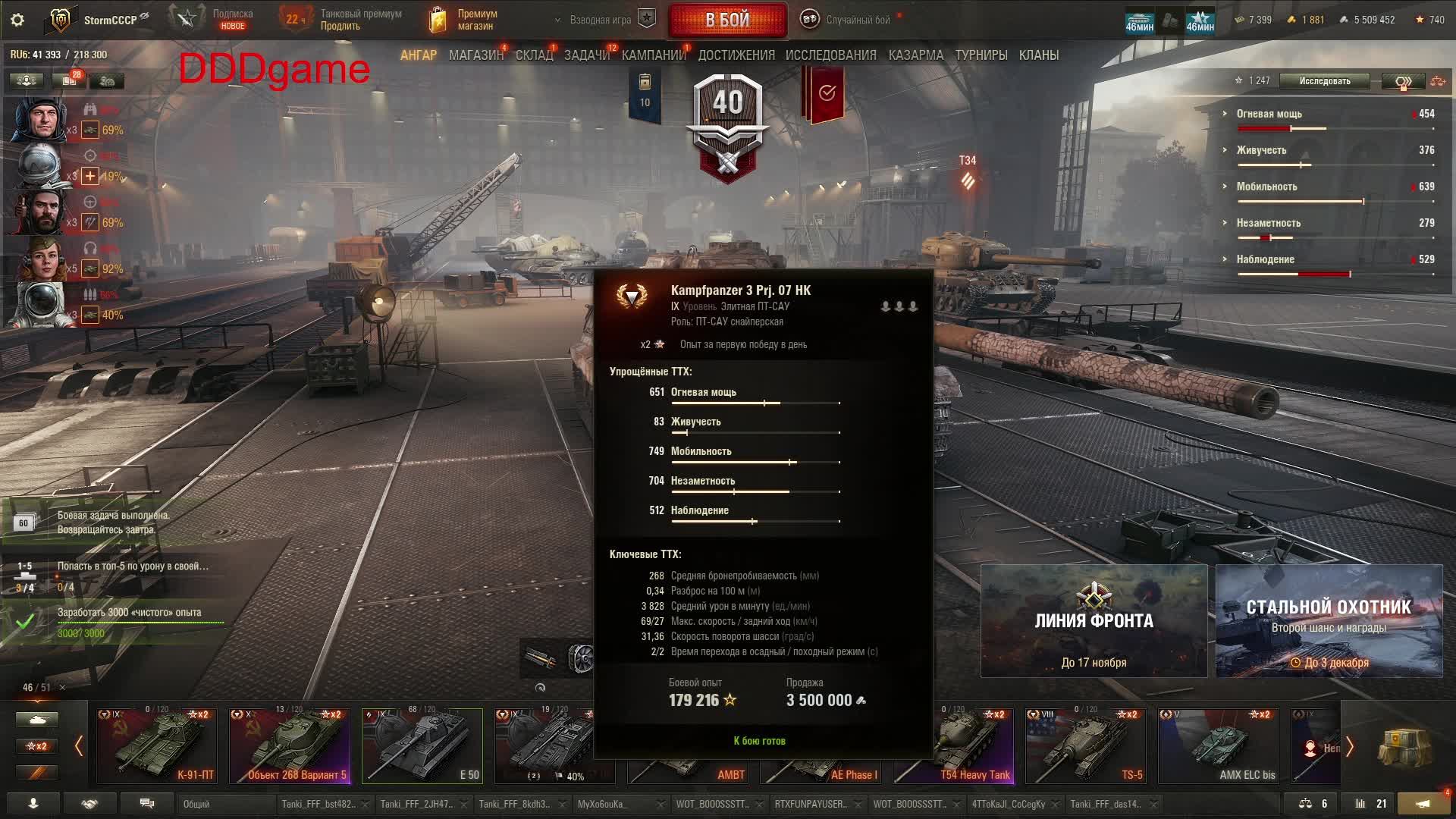This screenshot has height=819, width=1456.
Task: Pick the AMX ELC bis tank
Action: click(x=1218, y=745)
